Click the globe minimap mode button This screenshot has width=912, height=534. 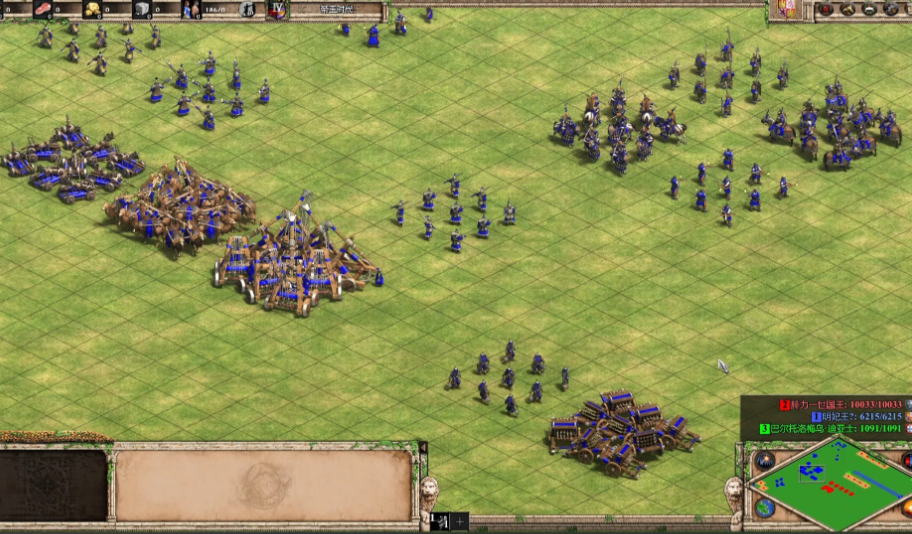[x=765, y=507]
